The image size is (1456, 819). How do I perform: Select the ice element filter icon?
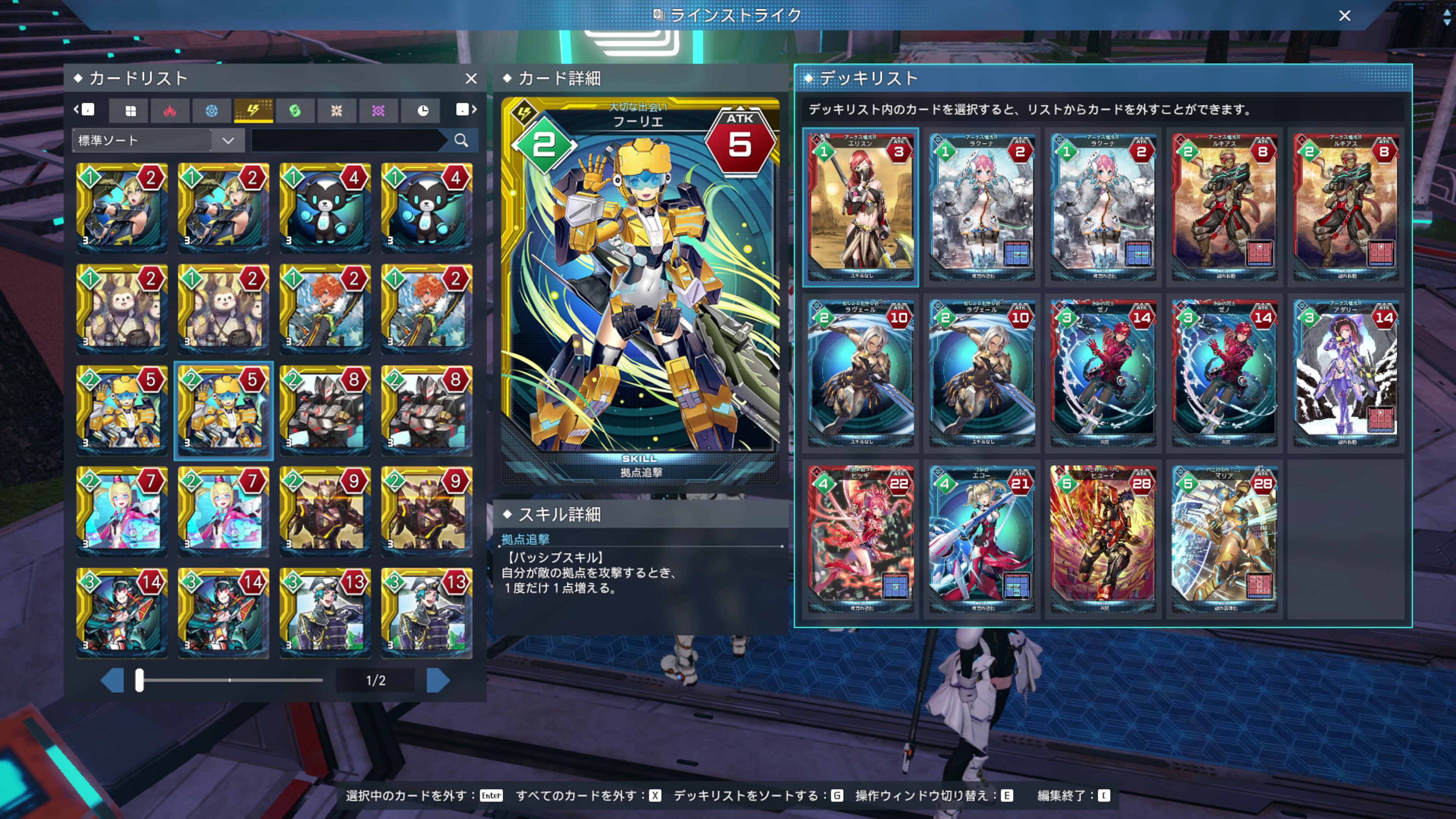pos(212,110)
